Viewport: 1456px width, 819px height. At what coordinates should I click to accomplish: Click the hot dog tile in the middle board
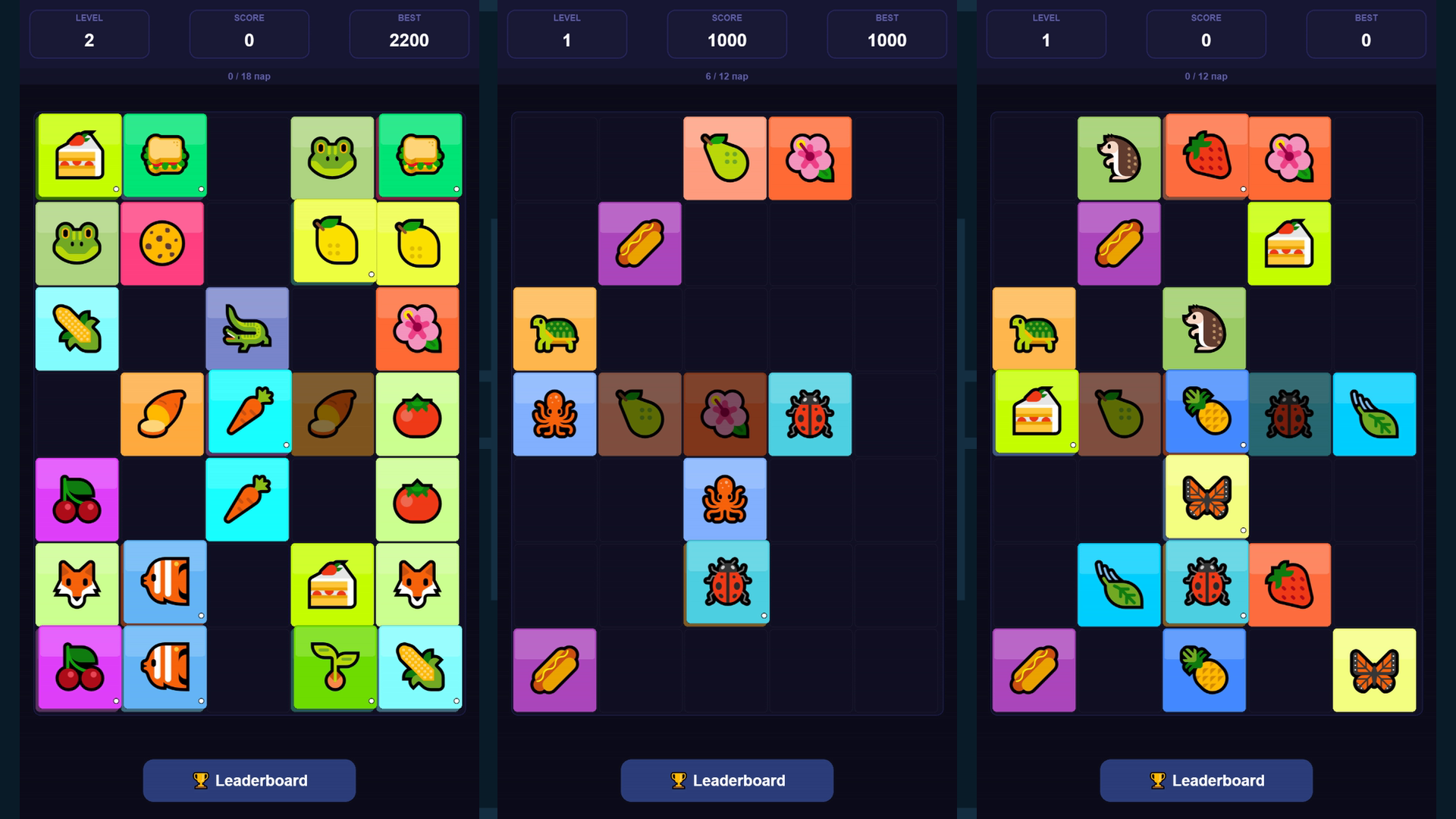coord(639,243)
